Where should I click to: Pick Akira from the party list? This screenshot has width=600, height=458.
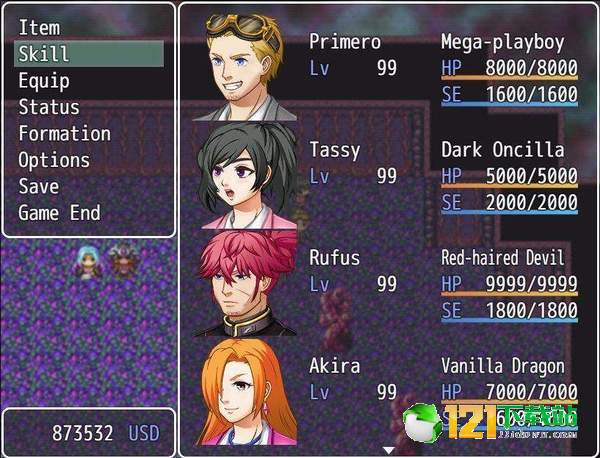coord(388,390)
